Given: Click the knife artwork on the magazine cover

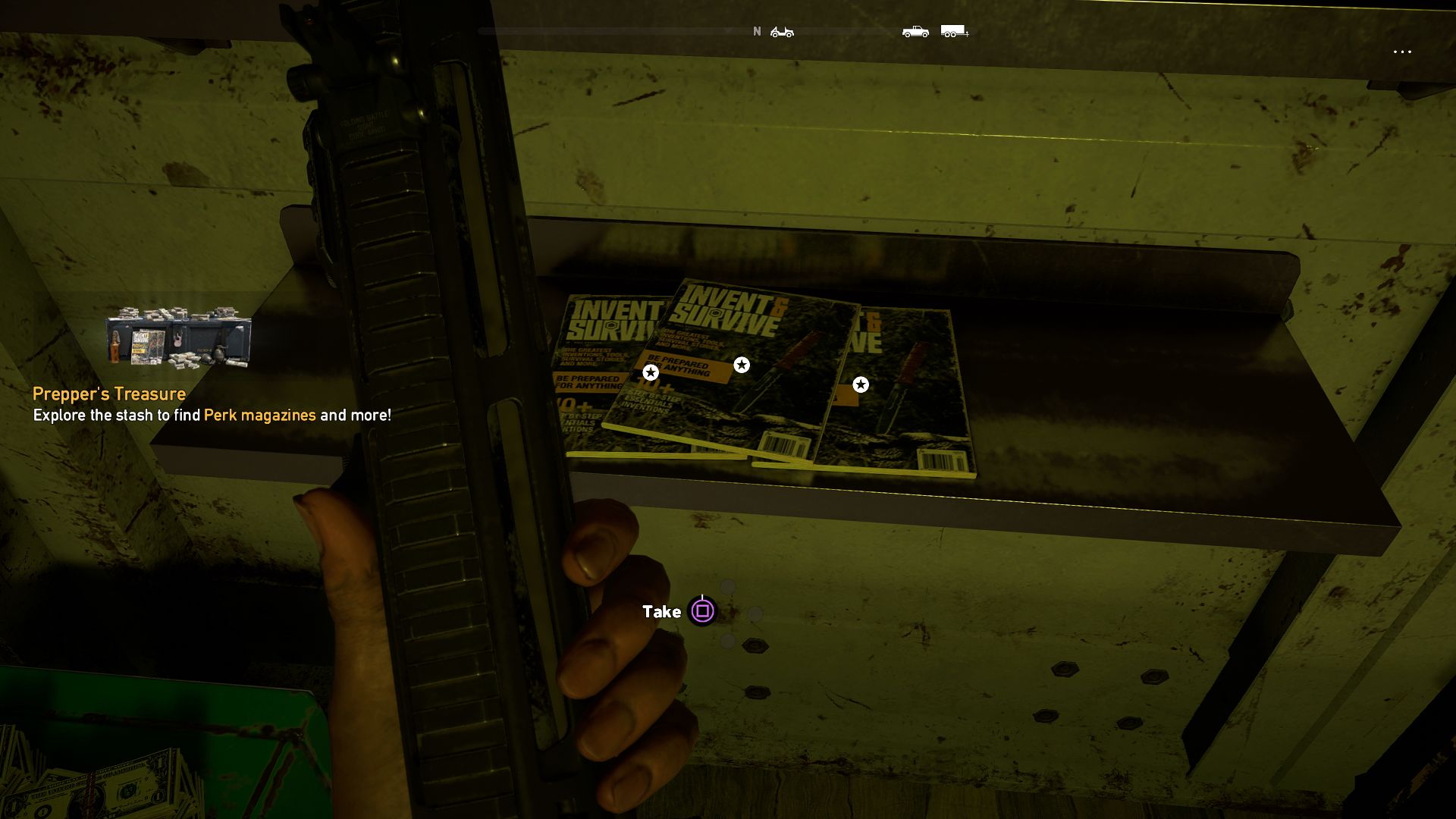Looking at the screenshot, I should tap(789, 356).
